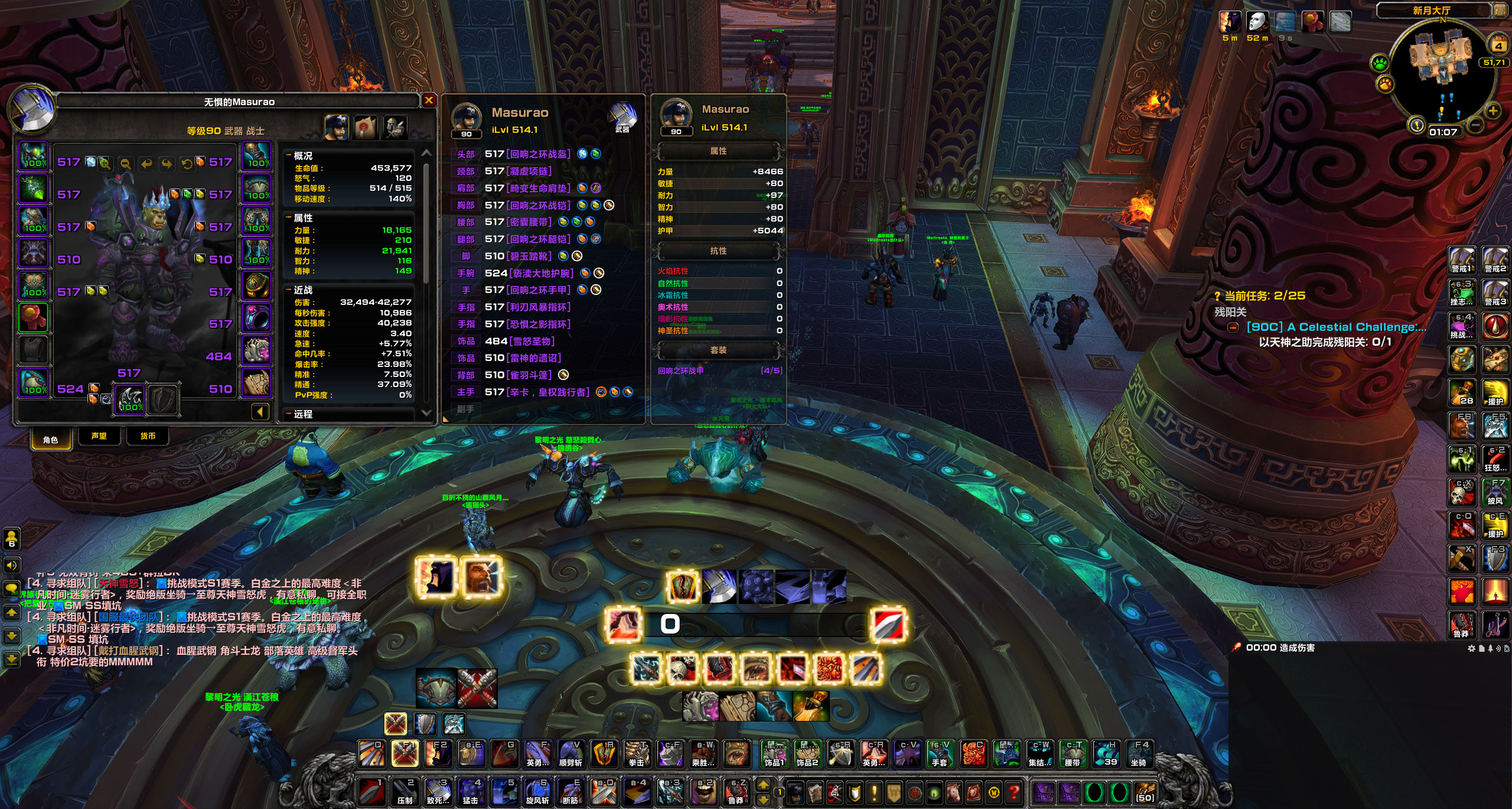
Task: Switch to the 声望 reputation tab
Action: click(x=99, y=436)
